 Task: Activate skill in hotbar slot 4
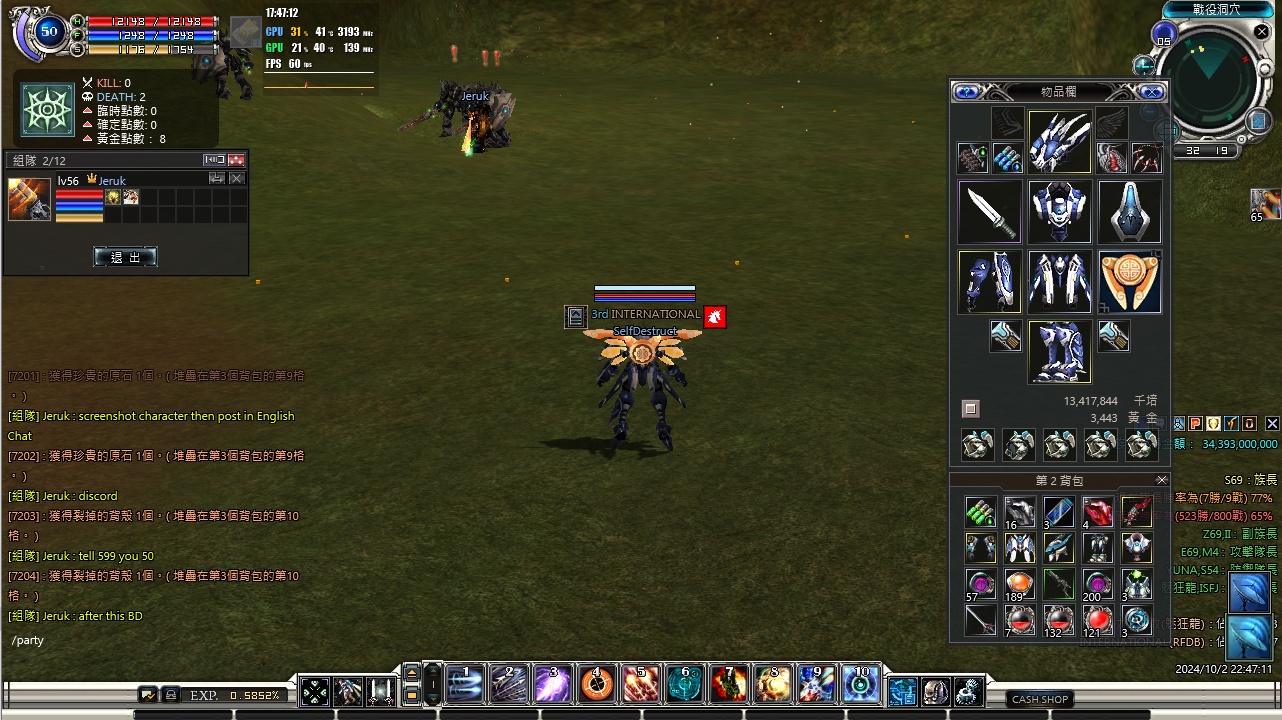pyautogui.click(x=597, y=685)
